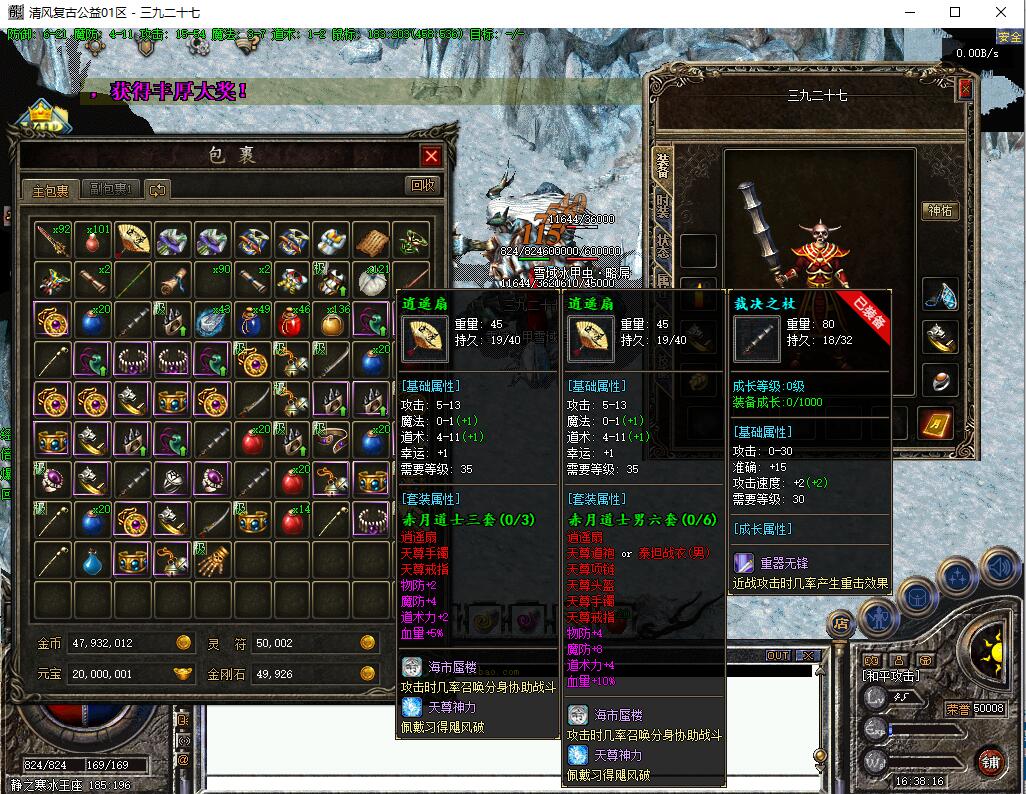1026x794 pixels.
Task: Open the 店 shop round button
Action: pyautogui.click(x=839, y=623)
